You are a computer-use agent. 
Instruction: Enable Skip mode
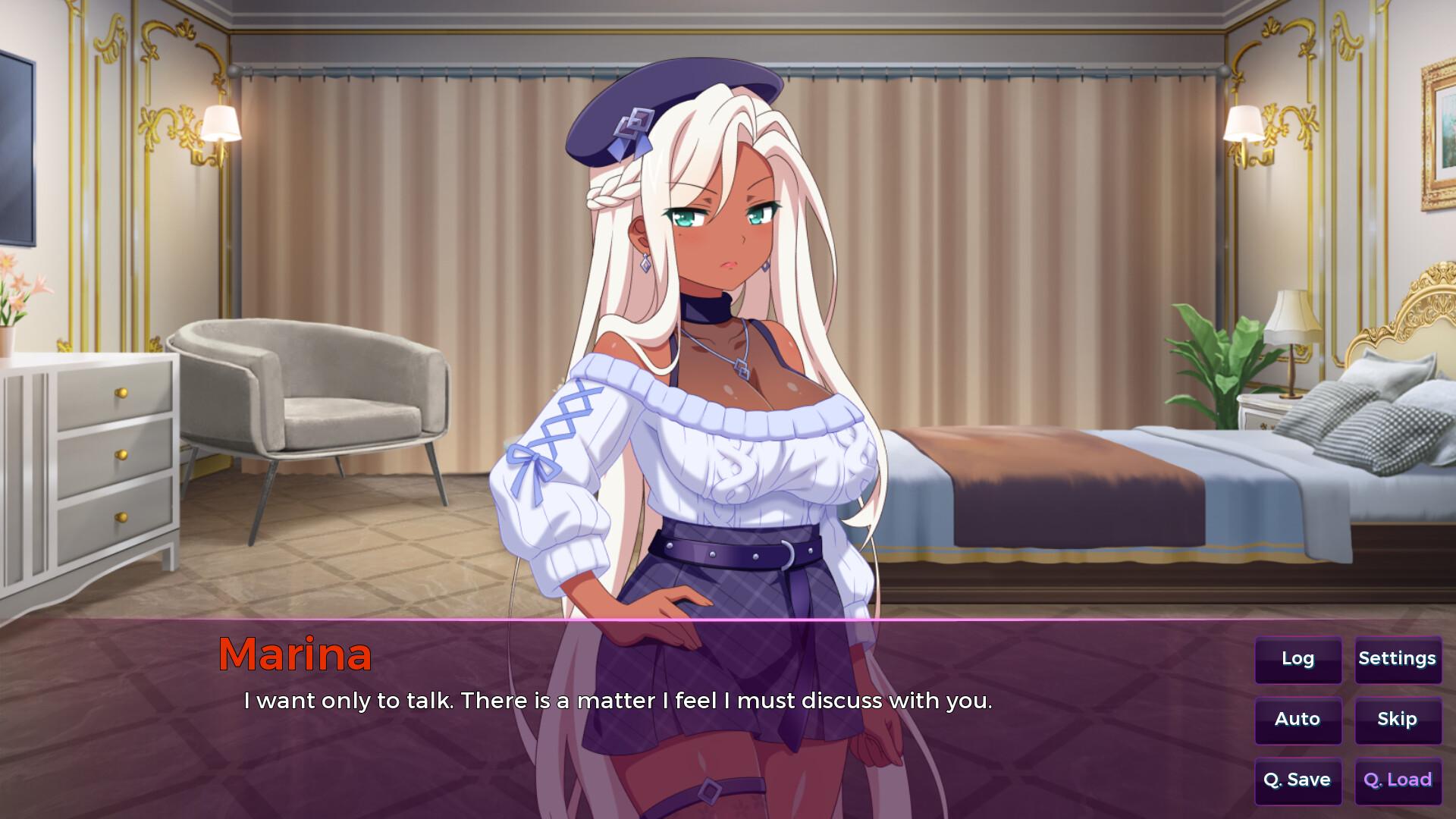(1398, 720)
